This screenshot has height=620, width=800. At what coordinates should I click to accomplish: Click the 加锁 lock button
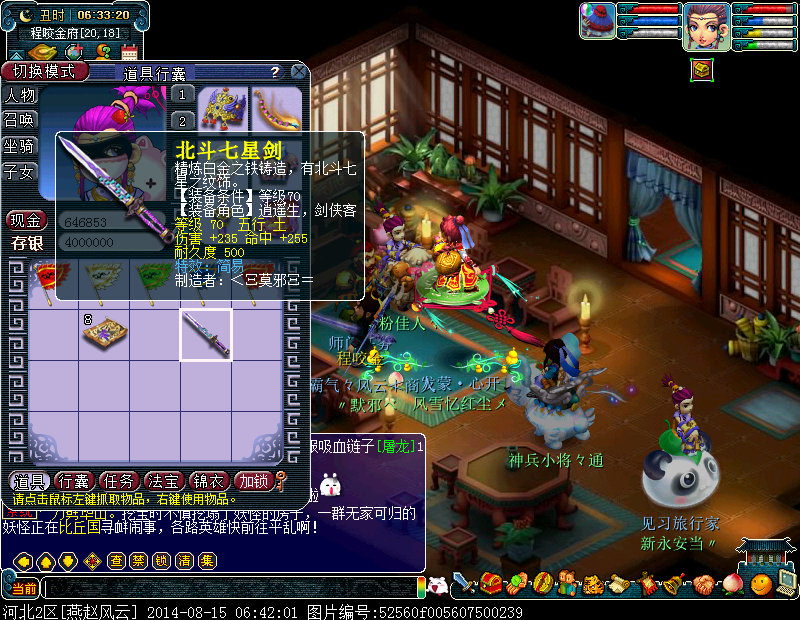(x=253, y=480)
